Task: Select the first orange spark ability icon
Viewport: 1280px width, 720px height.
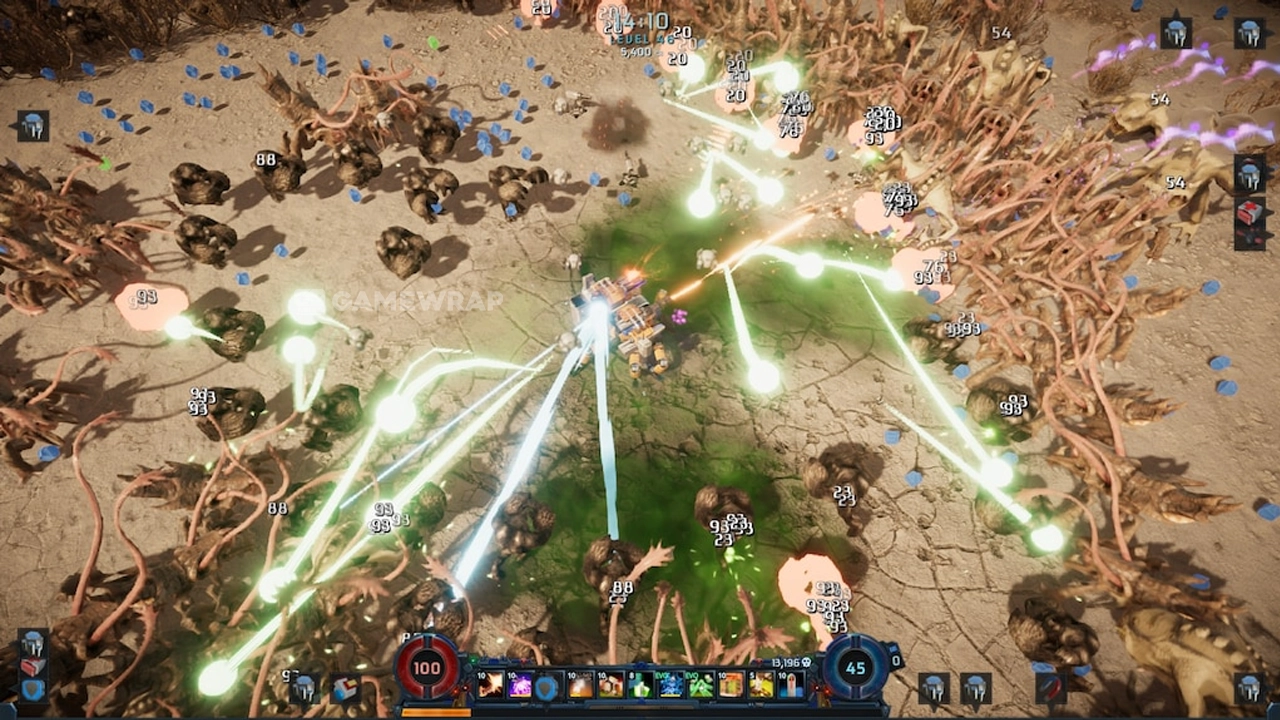Action: click(x=491, y=685)
